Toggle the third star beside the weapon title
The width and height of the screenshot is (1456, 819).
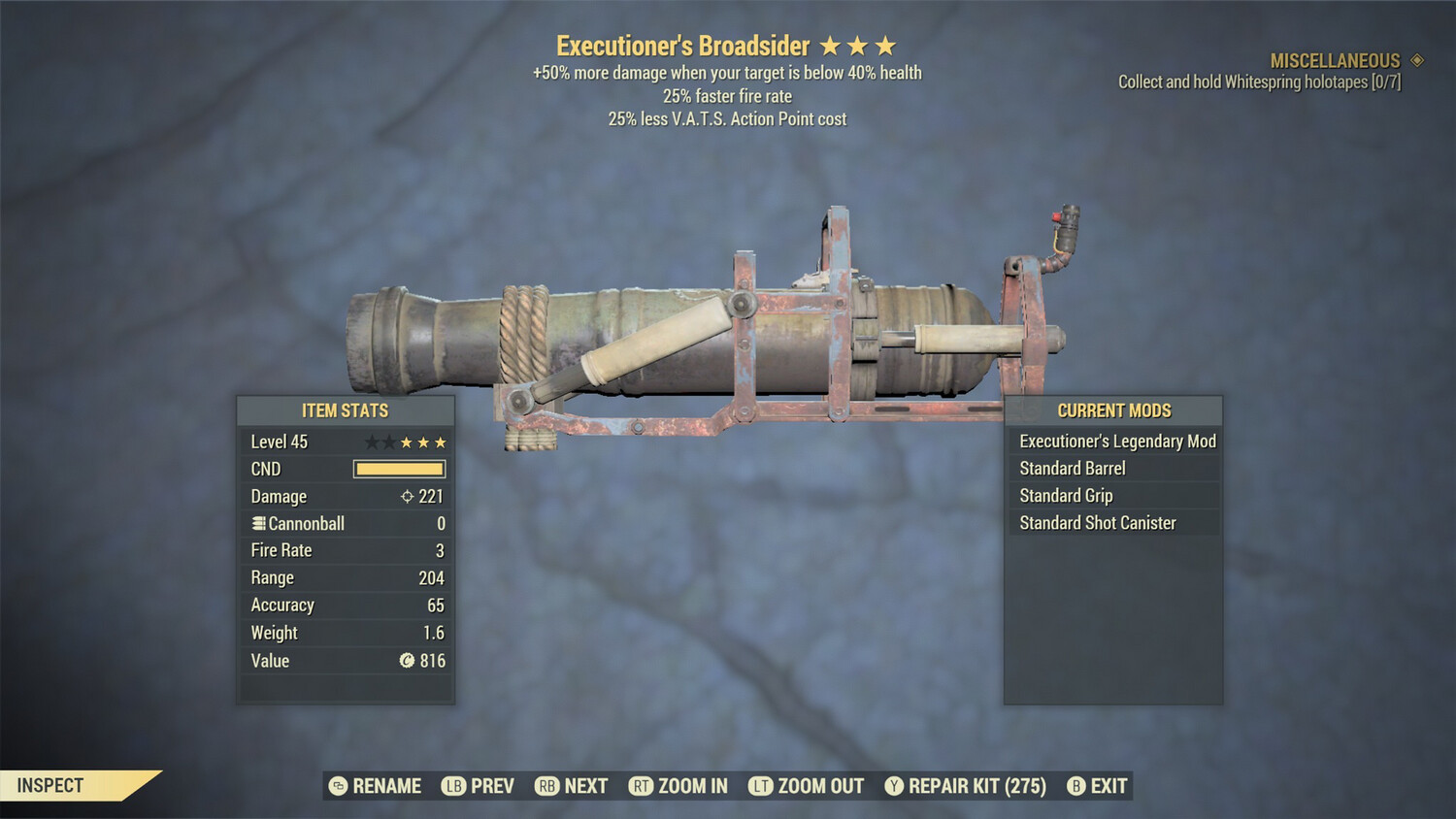886,44
